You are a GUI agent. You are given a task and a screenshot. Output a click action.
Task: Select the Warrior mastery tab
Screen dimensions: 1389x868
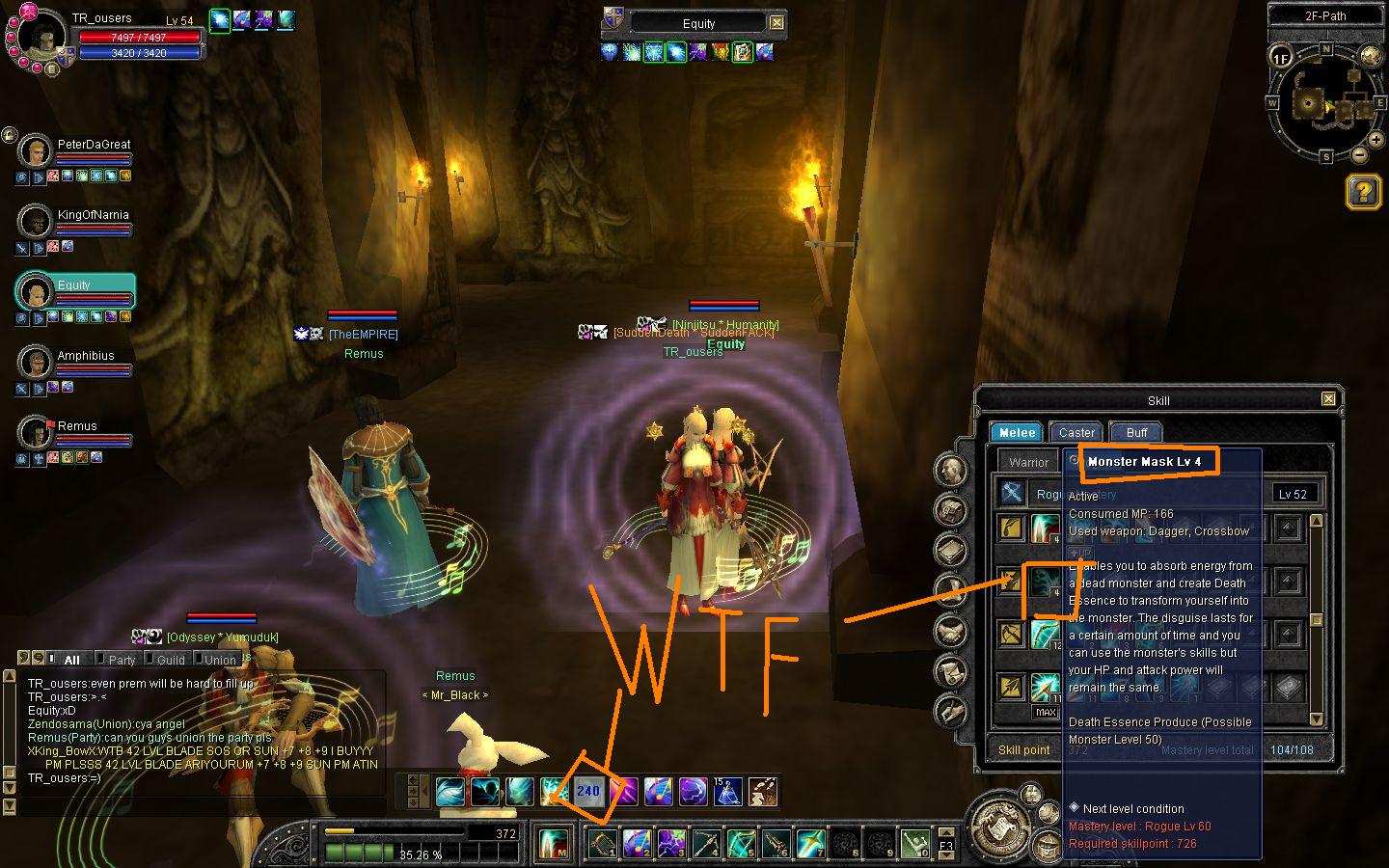point(1028,462)
